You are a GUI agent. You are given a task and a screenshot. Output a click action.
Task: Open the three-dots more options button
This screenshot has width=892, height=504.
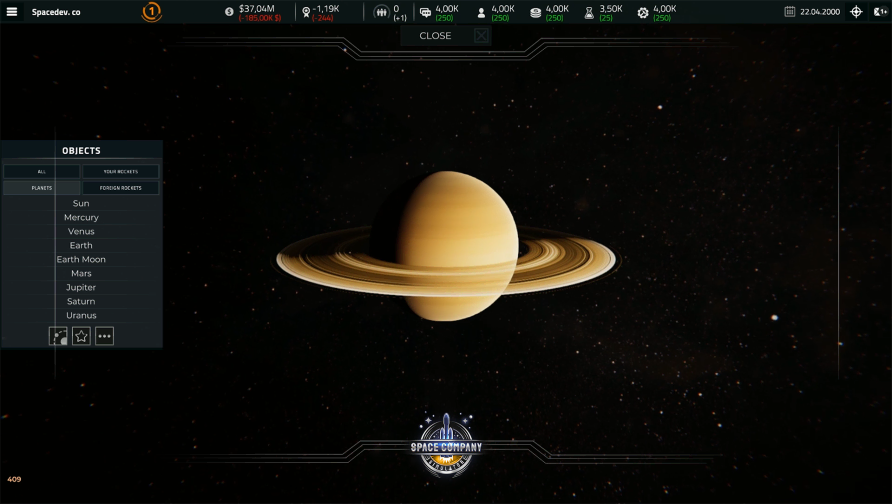coord(104,336)
